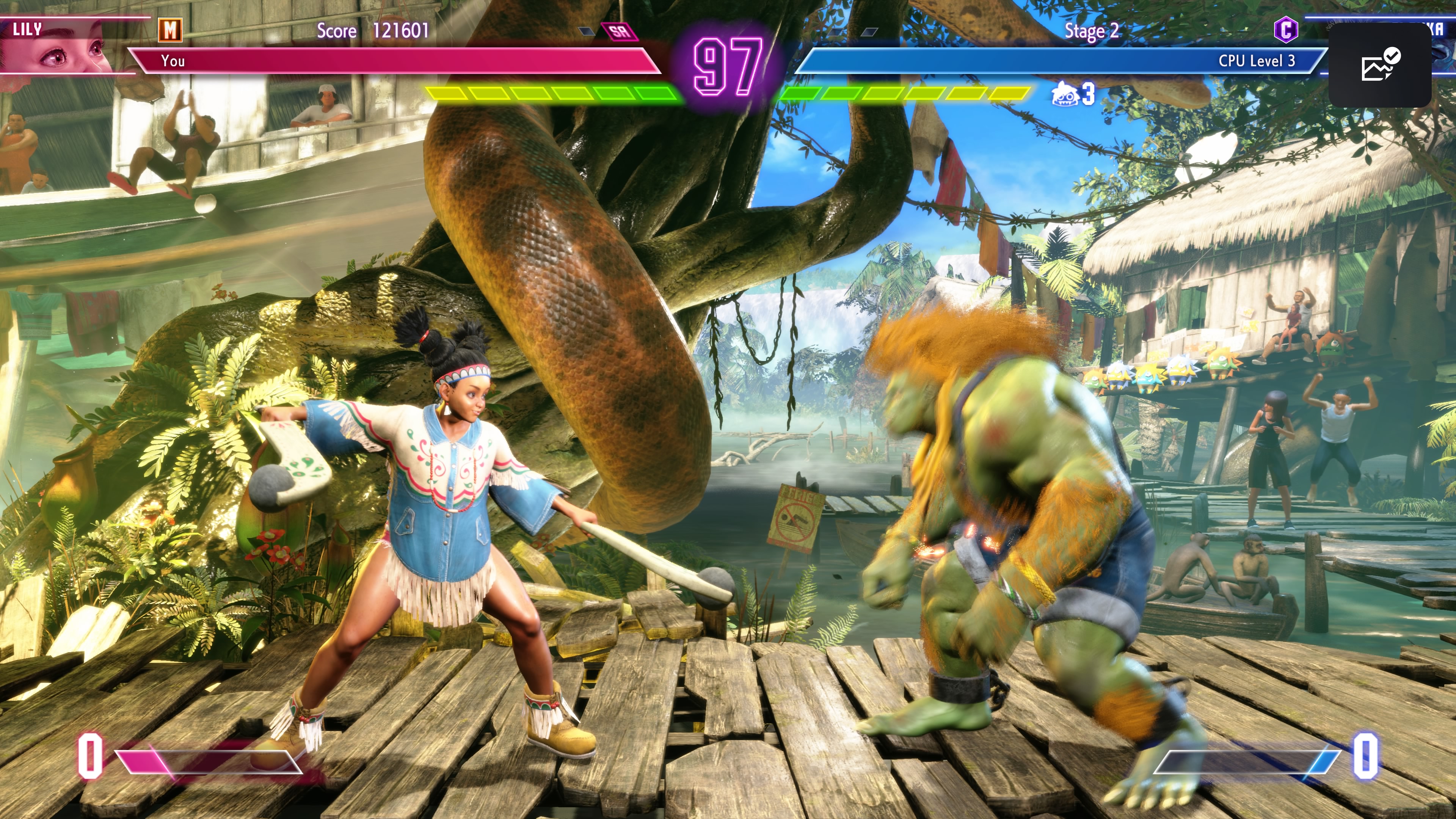Click the purple C control type badge
This screenshot has width=1456, height=819.
coord(1285,30)
